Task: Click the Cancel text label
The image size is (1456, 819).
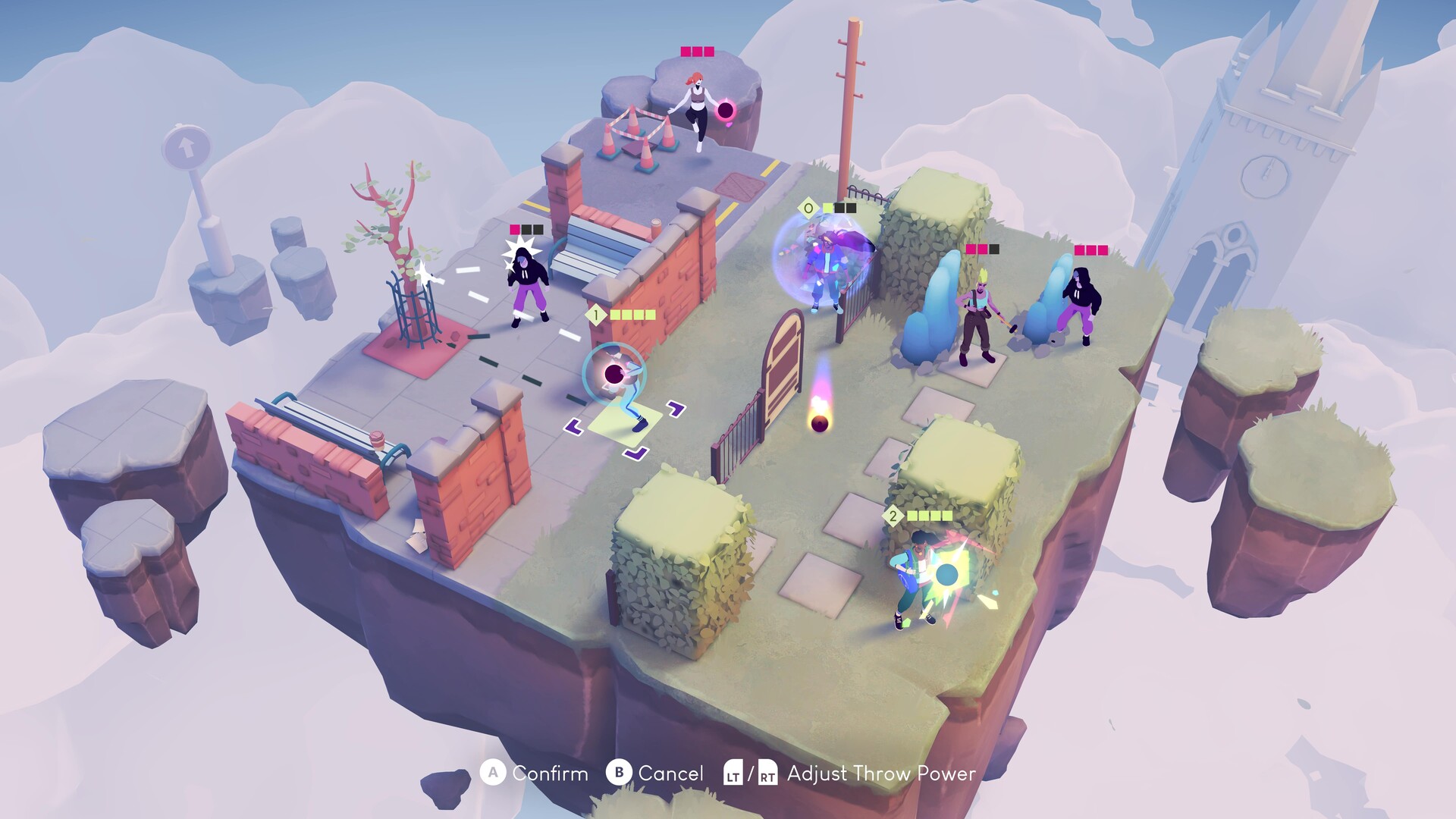Action: click(x=671, y=774)
